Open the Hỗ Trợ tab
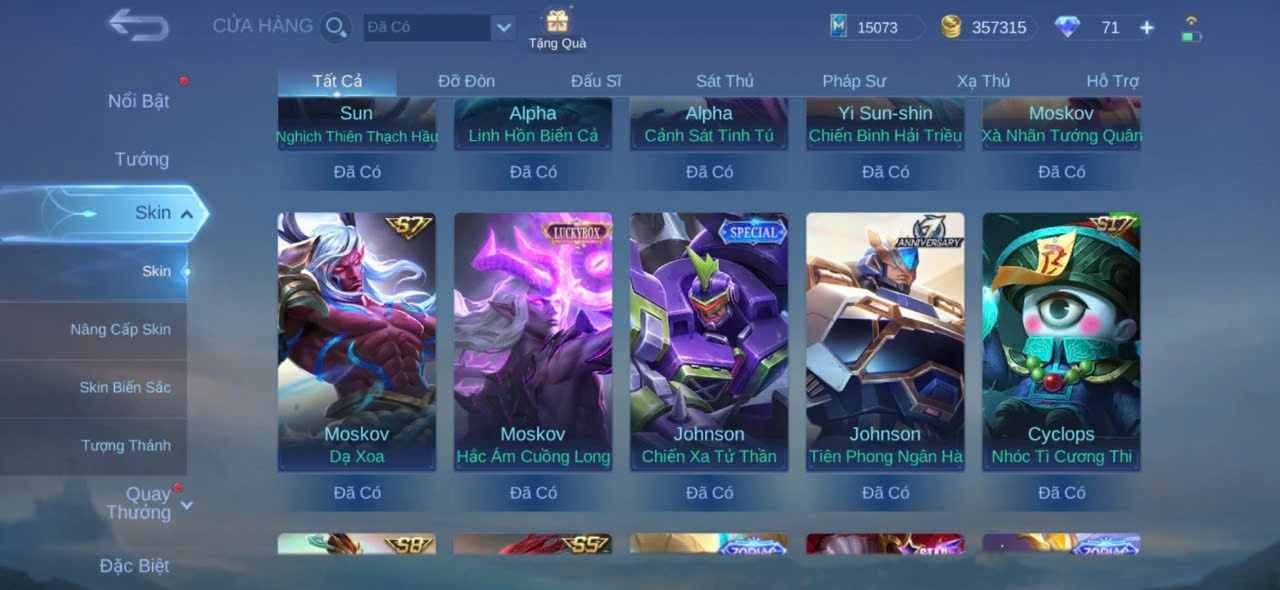 (1112, 81)
